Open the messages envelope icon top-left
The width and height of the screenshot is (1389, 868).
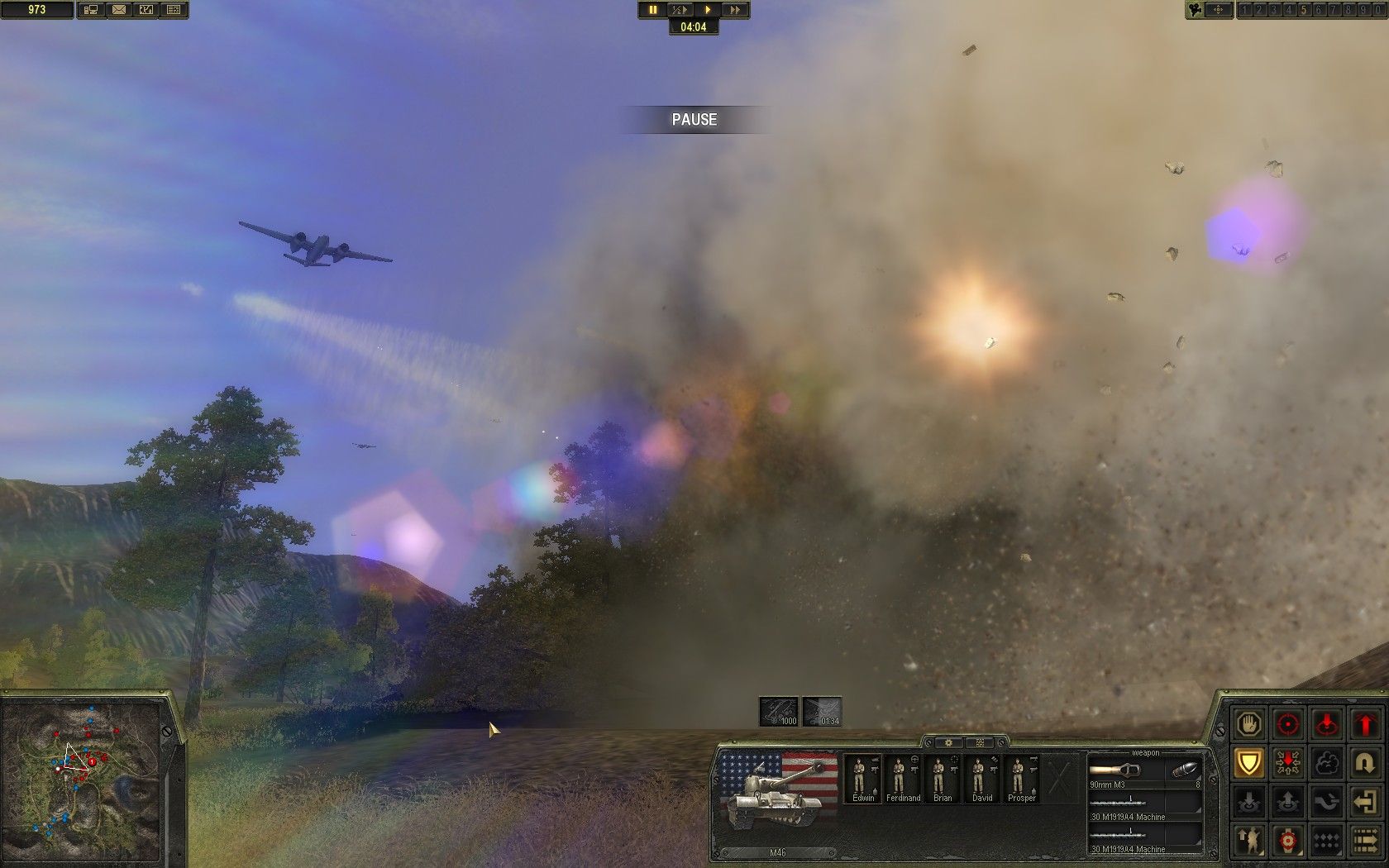119,10
